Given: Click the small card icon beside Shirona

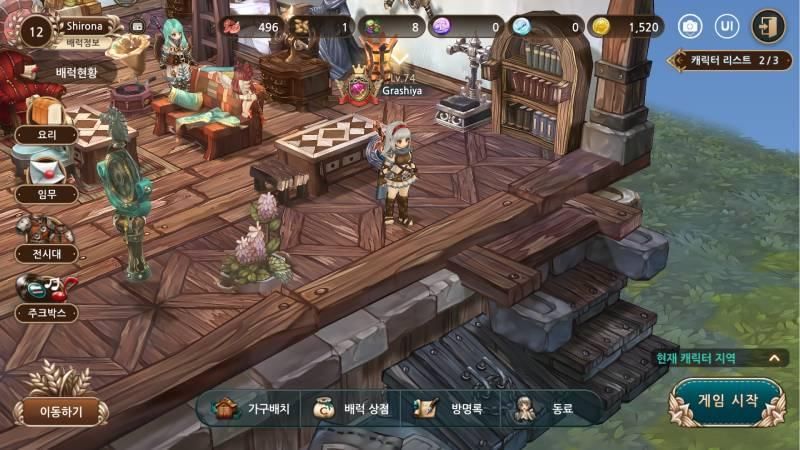Looking at the screenshot, I should [x=137, y=27].
